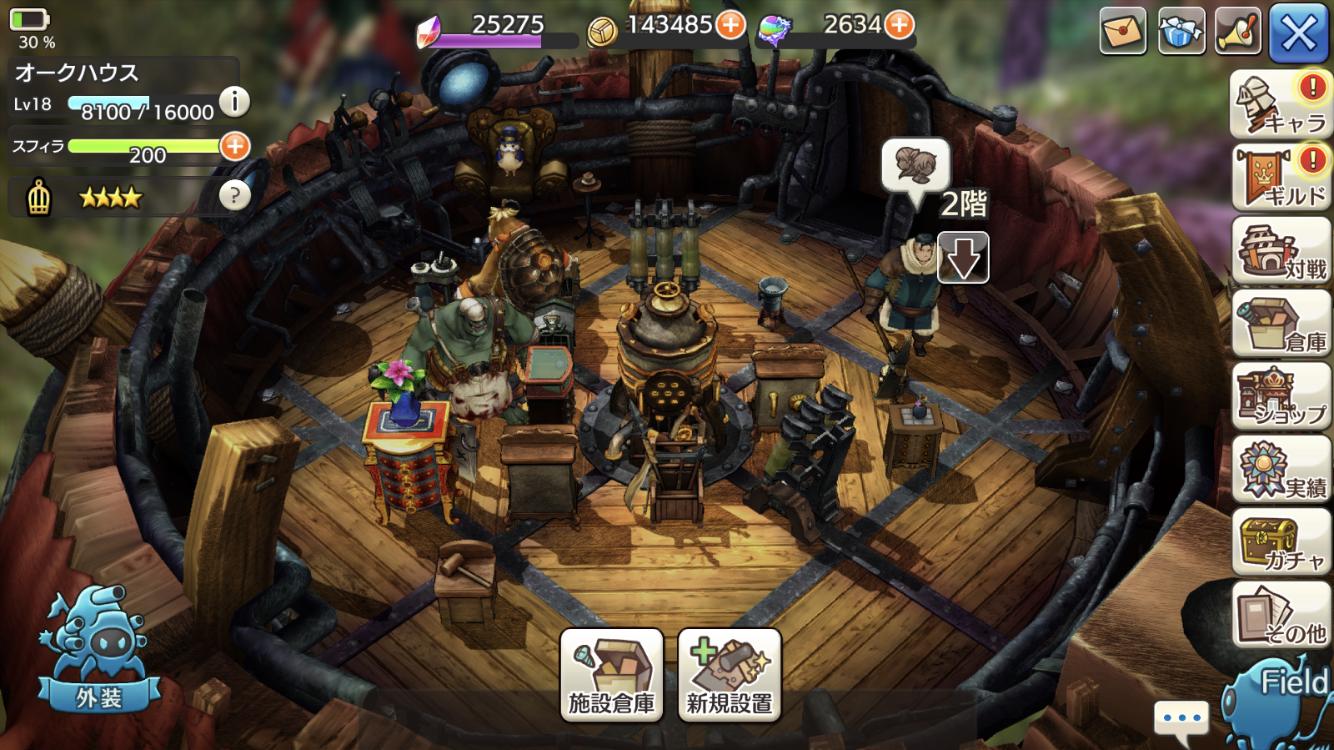Open the mail envelope icon
This screenshot has height=750, width=1334.
[1123, 32]
